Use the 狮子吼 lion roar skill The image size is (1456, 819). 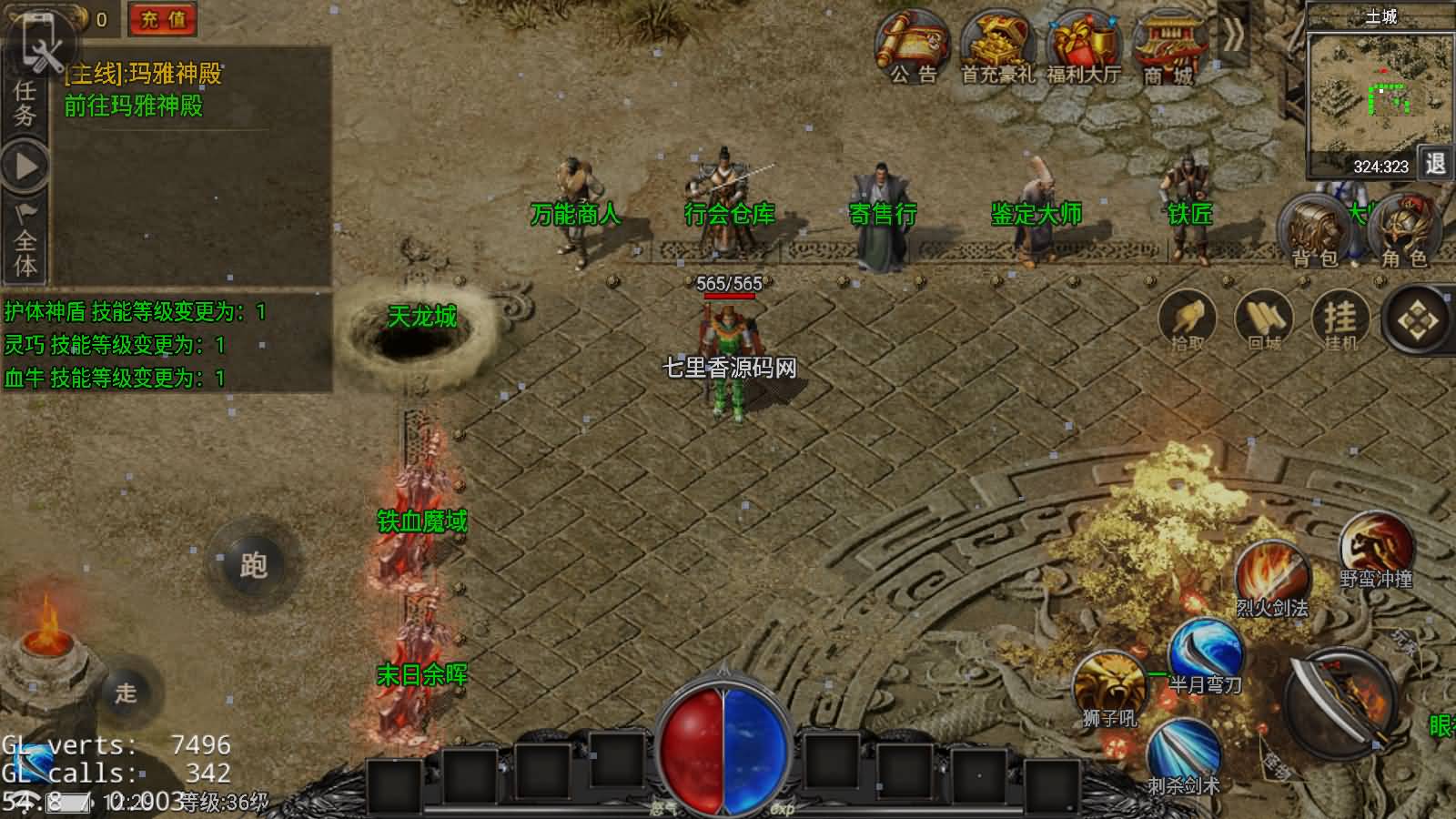click(1109, 687)
